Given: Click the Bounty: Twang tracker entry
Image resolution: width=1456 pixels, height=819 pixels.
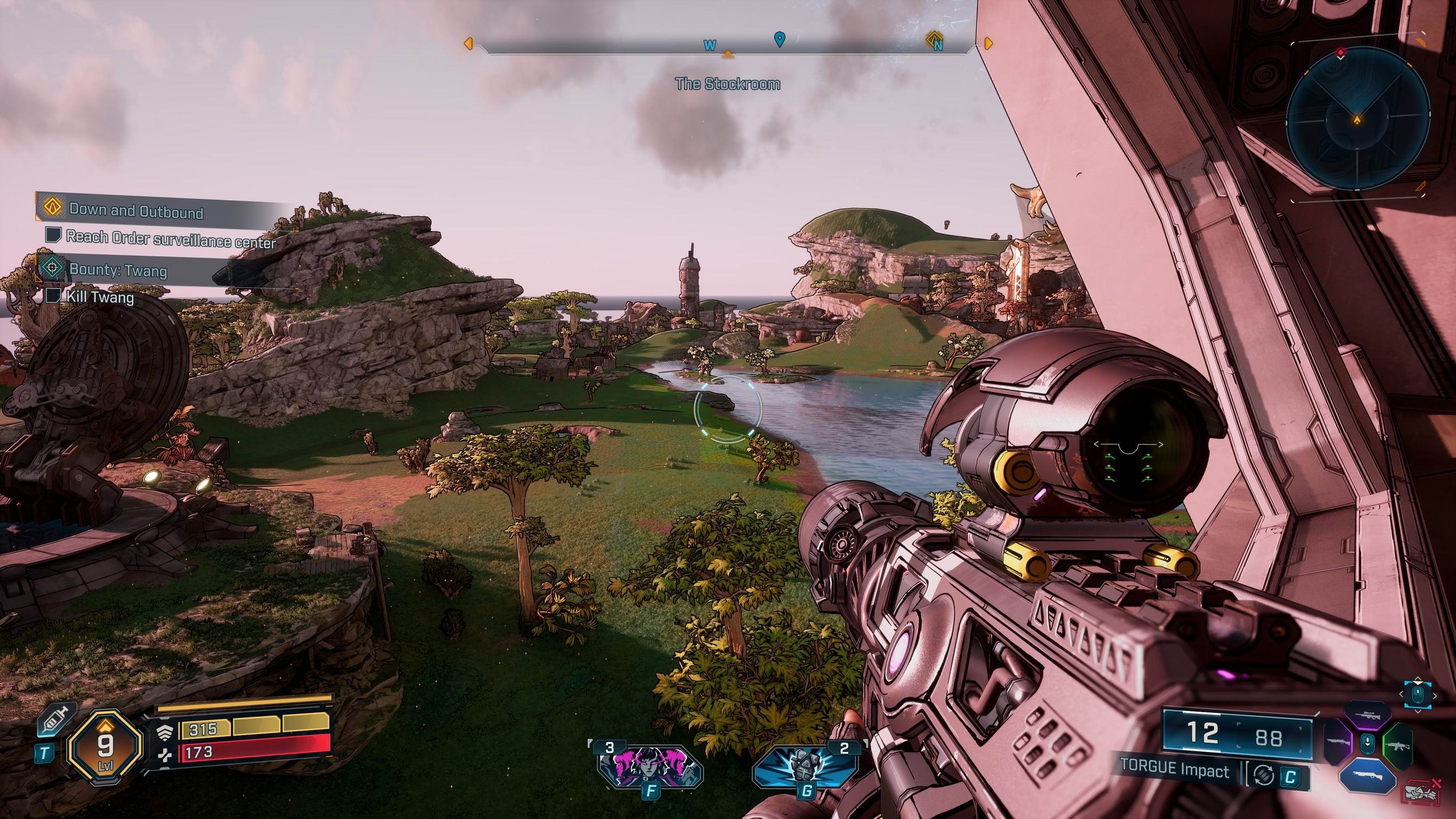Looking at the screenshot, I should [x=118, y=270].
